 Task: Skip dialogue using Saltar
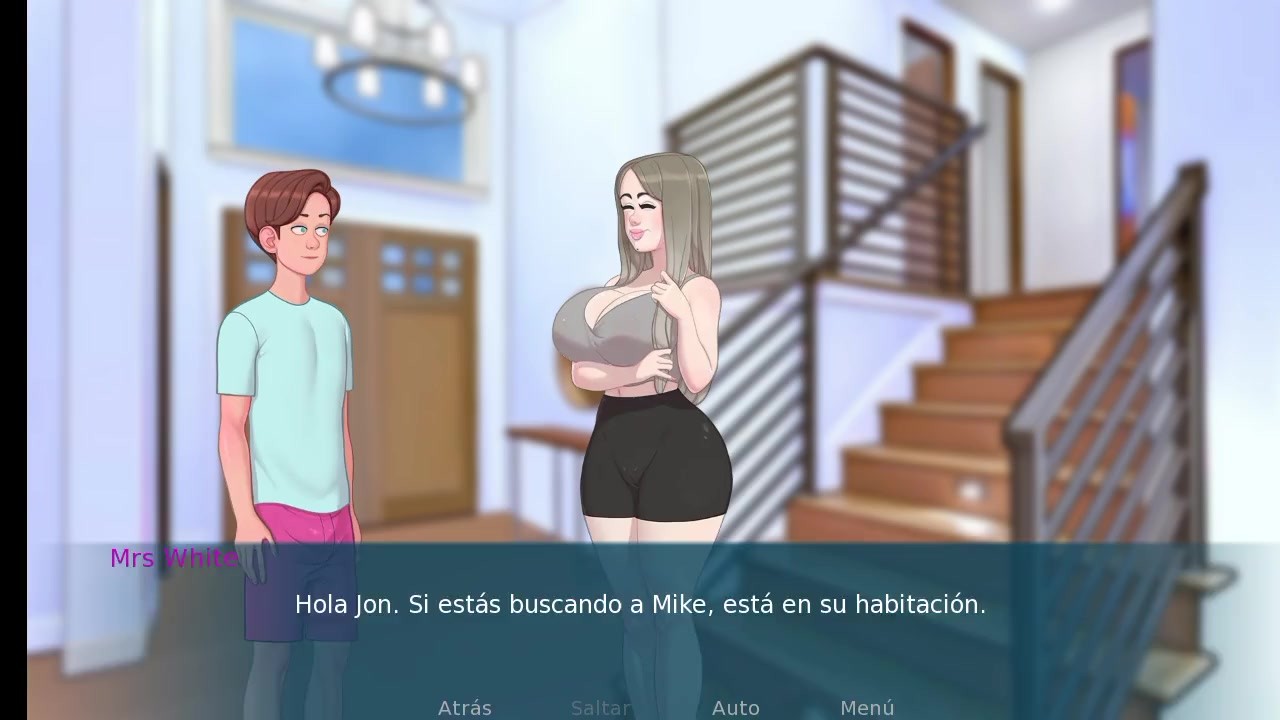coord(601,708)
